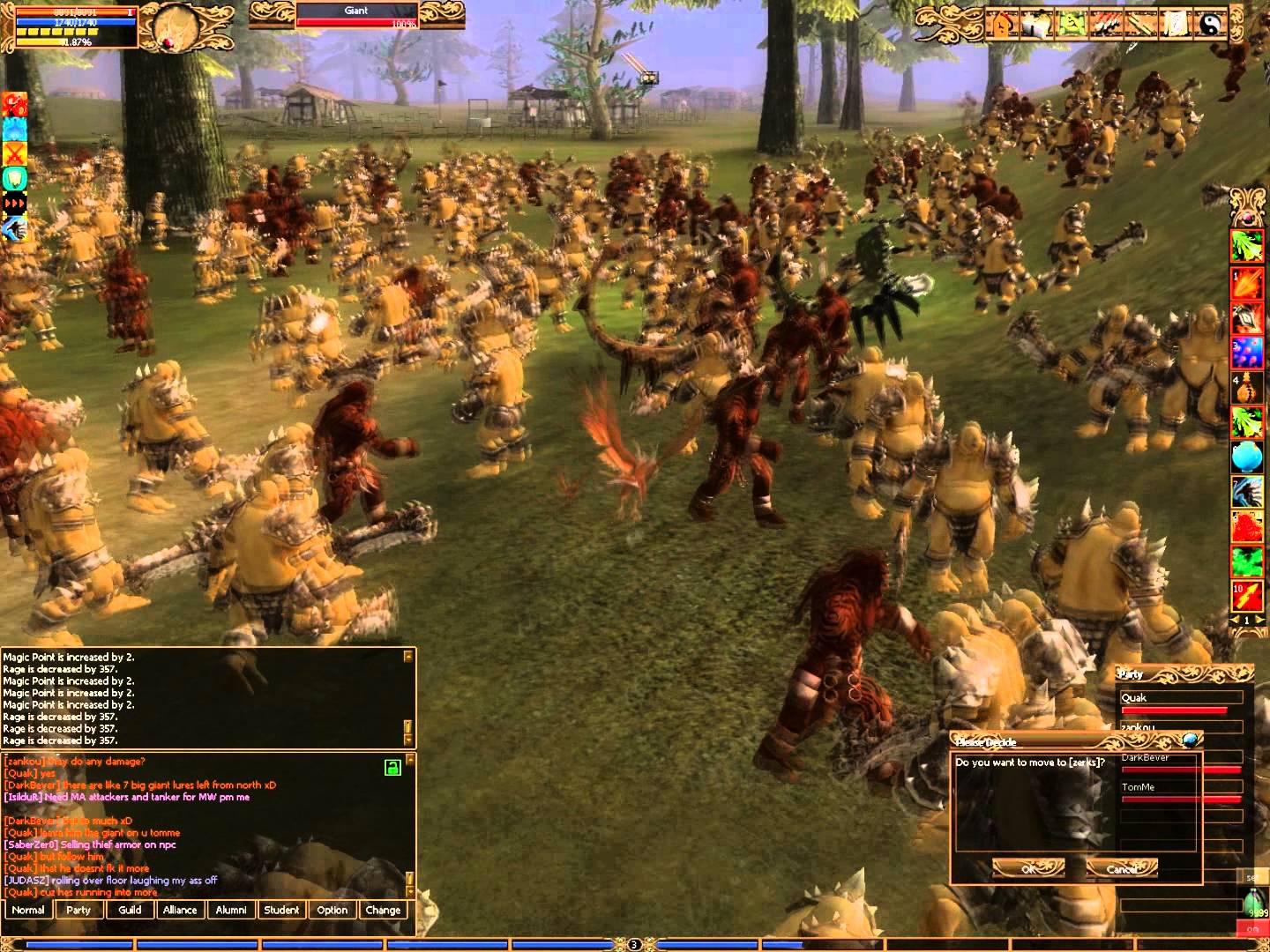
Task: Cancel the move to zerks prompt
Action: [x=1121, y=868]
